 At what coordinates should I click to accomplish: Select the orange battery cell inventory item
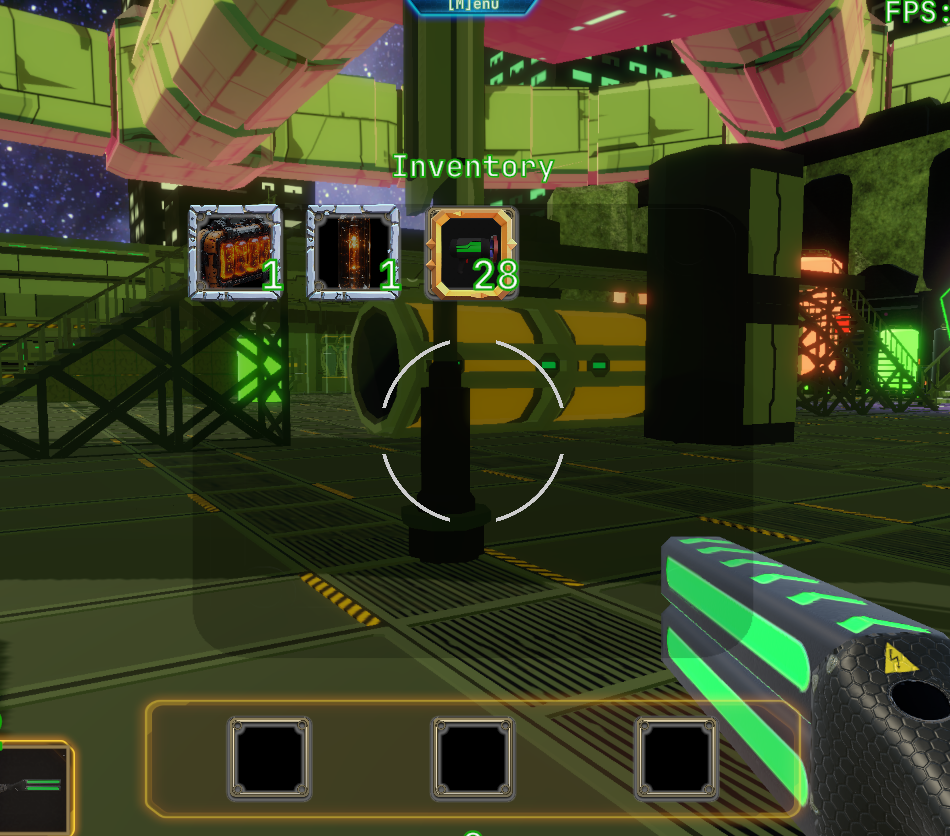[235, 252]
